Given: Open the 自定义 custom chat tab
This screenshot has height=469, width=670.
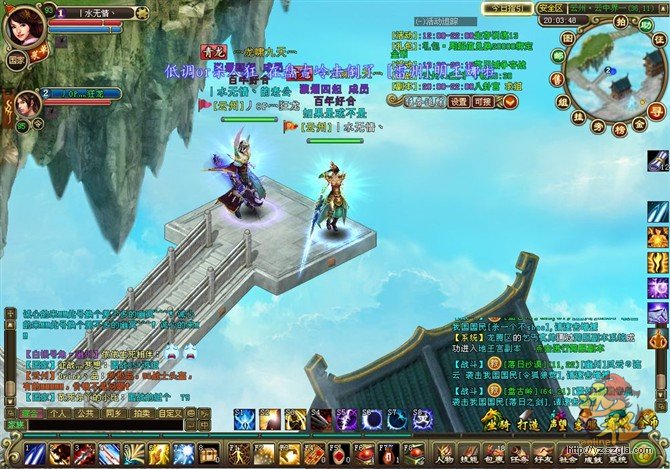Looking at the screenshot, I should (170, 412).
